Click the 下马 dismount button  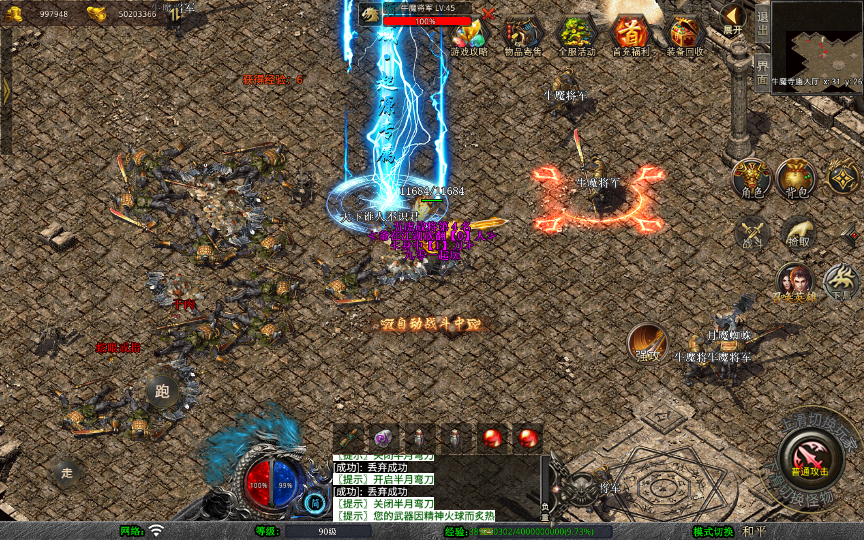coord(841,283)
